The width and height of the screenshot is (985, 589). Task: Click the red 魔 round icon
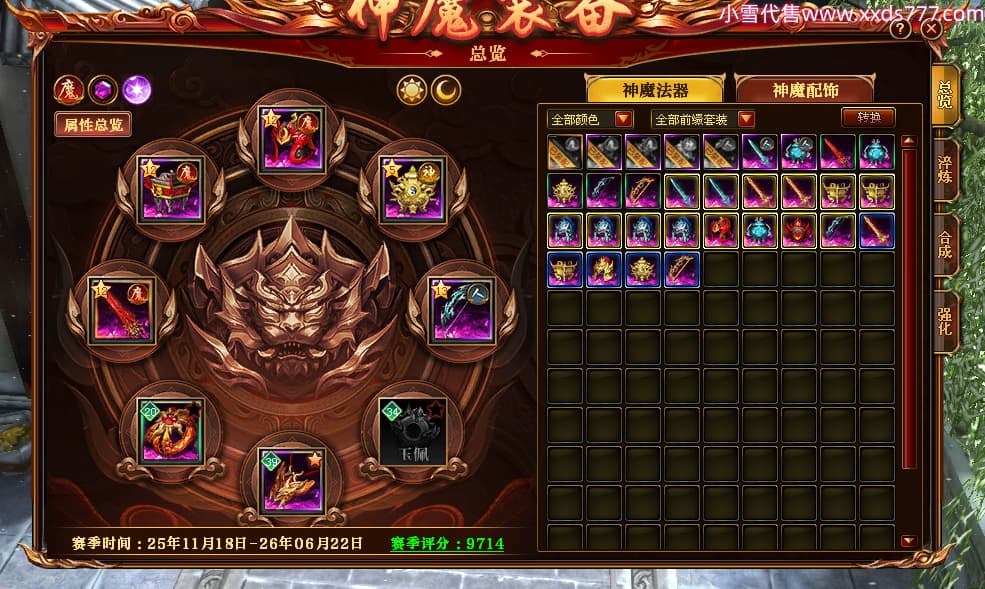click(x=68, y=90)
